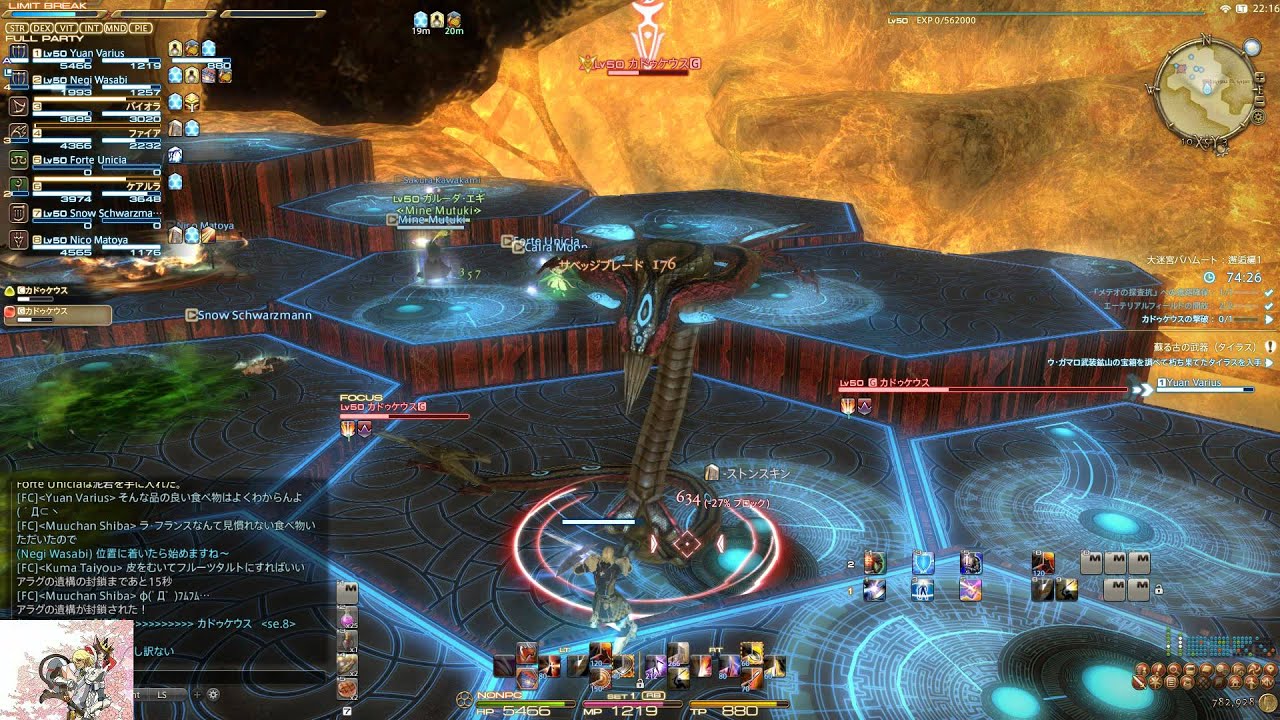Use the pink-purple lightning ability icon
This screenshot has width=1280, height=720.
click(970, 590)
